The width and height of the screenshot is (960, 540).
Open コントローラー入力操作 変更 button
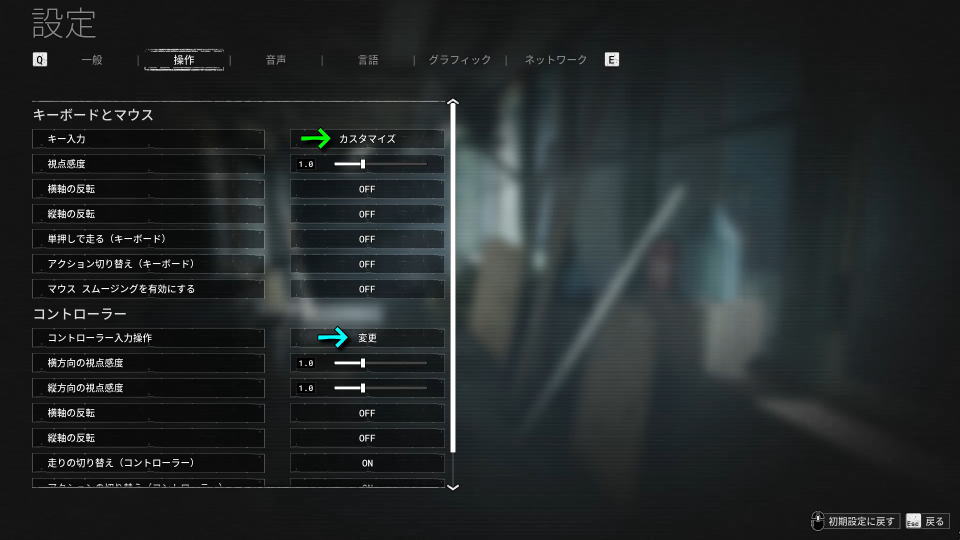(367, 338)
